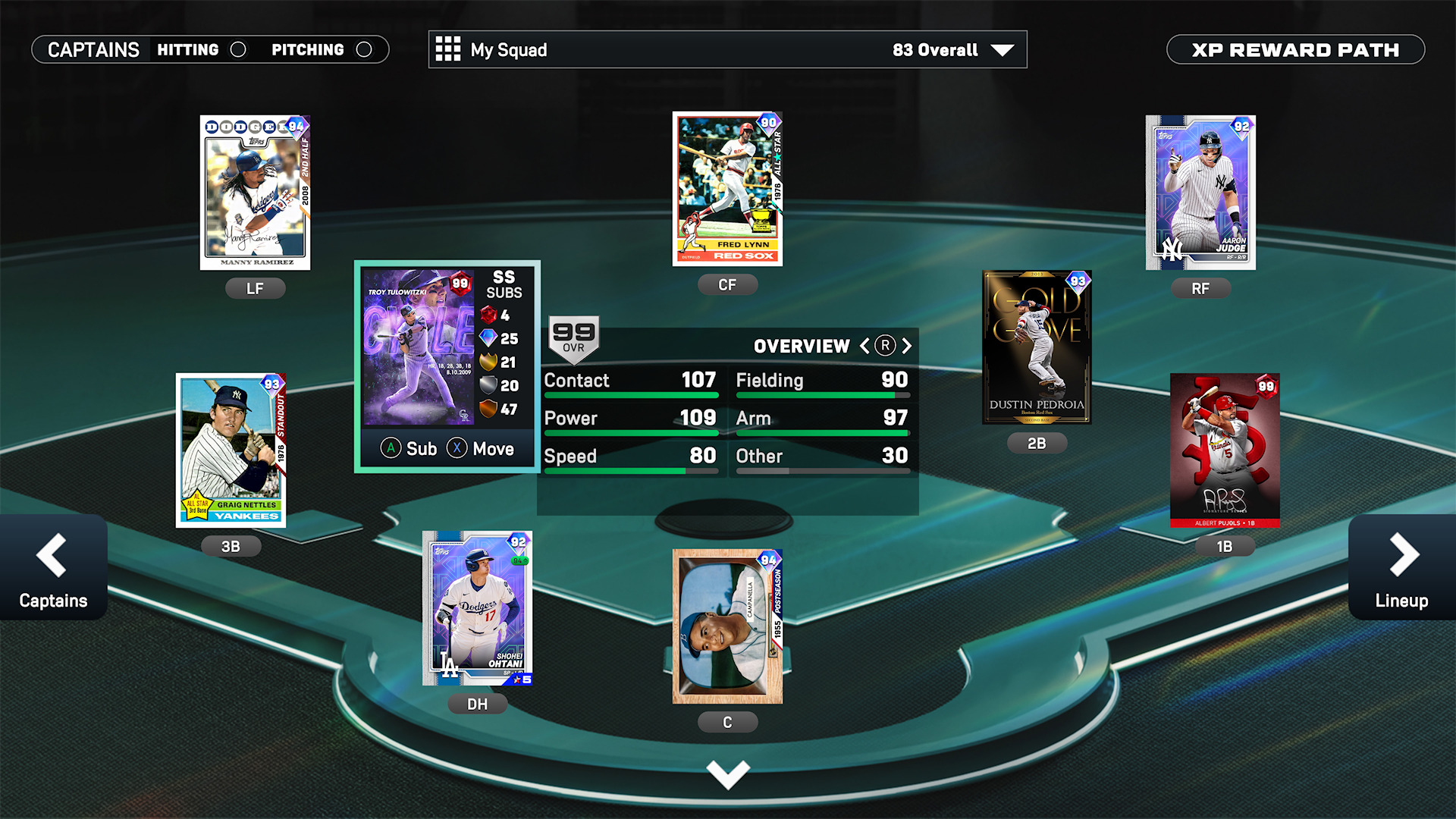This screenshot has width=1456, height=819.
Task: Show the previous overview stats panel
Action: 864,347
